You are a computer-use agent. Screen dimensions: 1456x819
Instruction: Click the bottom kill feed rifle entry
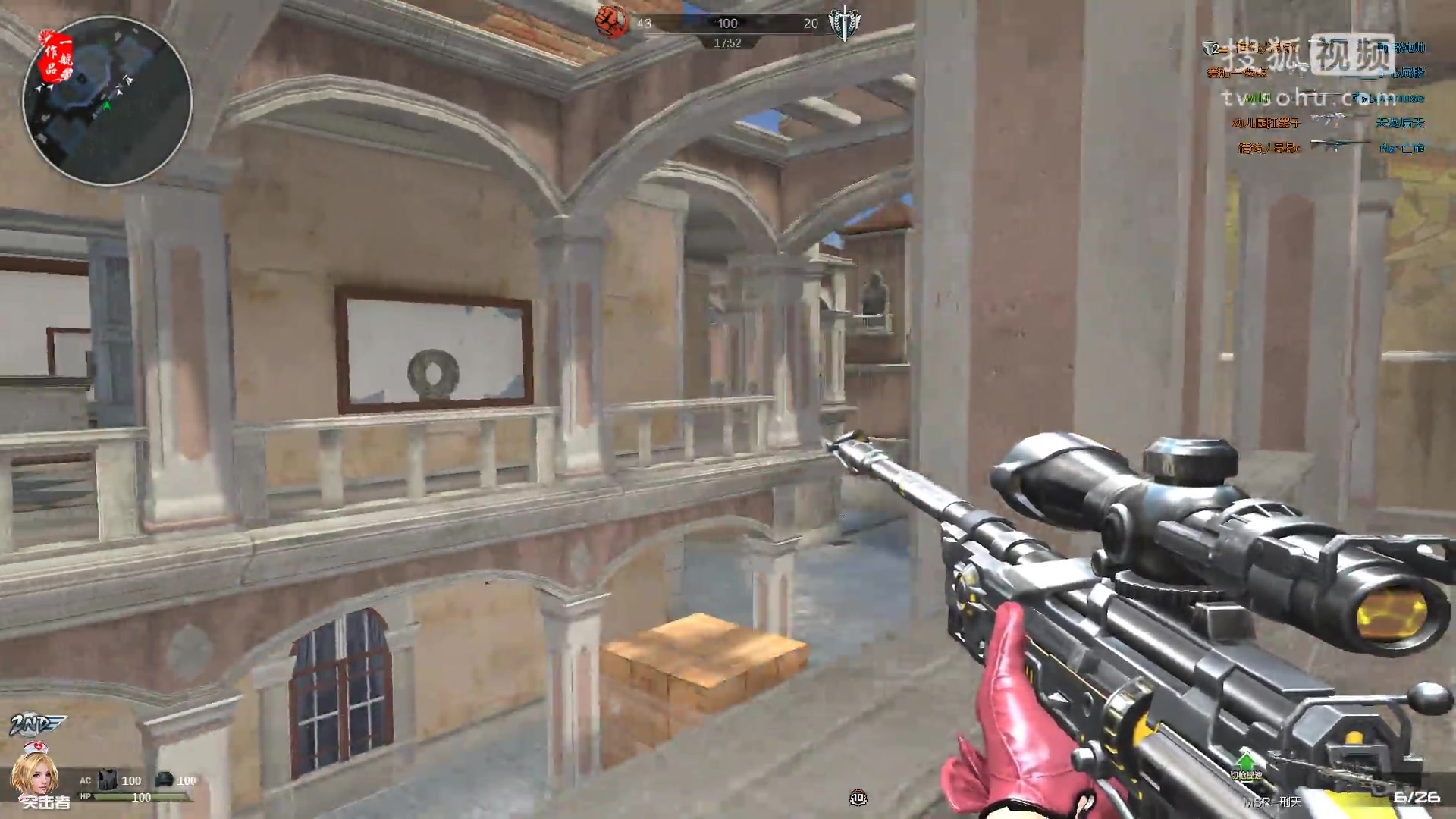[x=1339, y=146]
